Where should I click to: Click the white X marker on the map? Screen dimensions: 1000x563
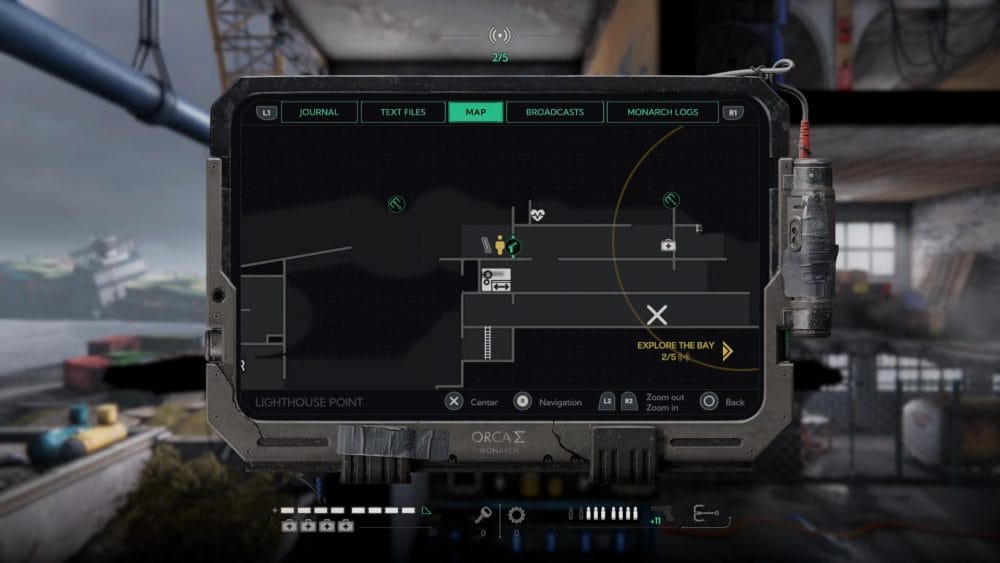[657, 316]
